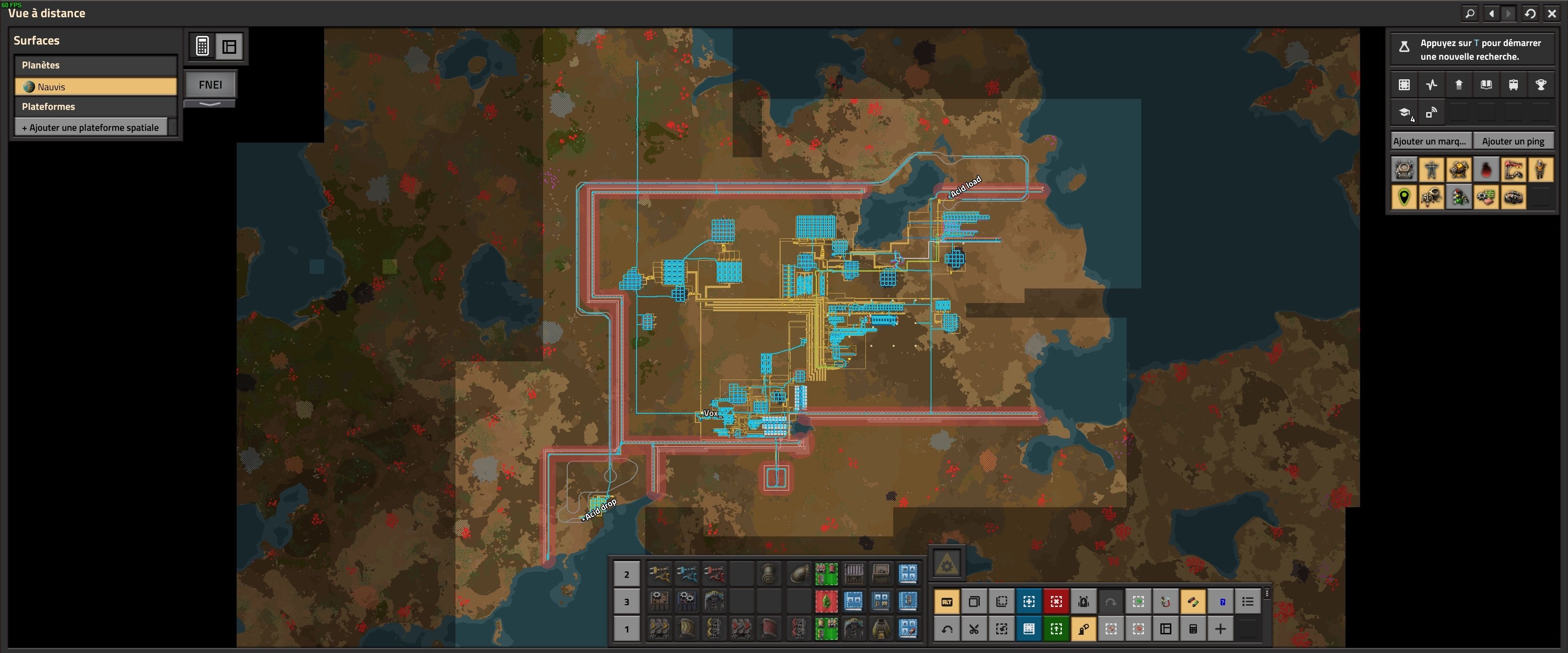Click 'Ajouter un ping' button

coord(1513,141)
